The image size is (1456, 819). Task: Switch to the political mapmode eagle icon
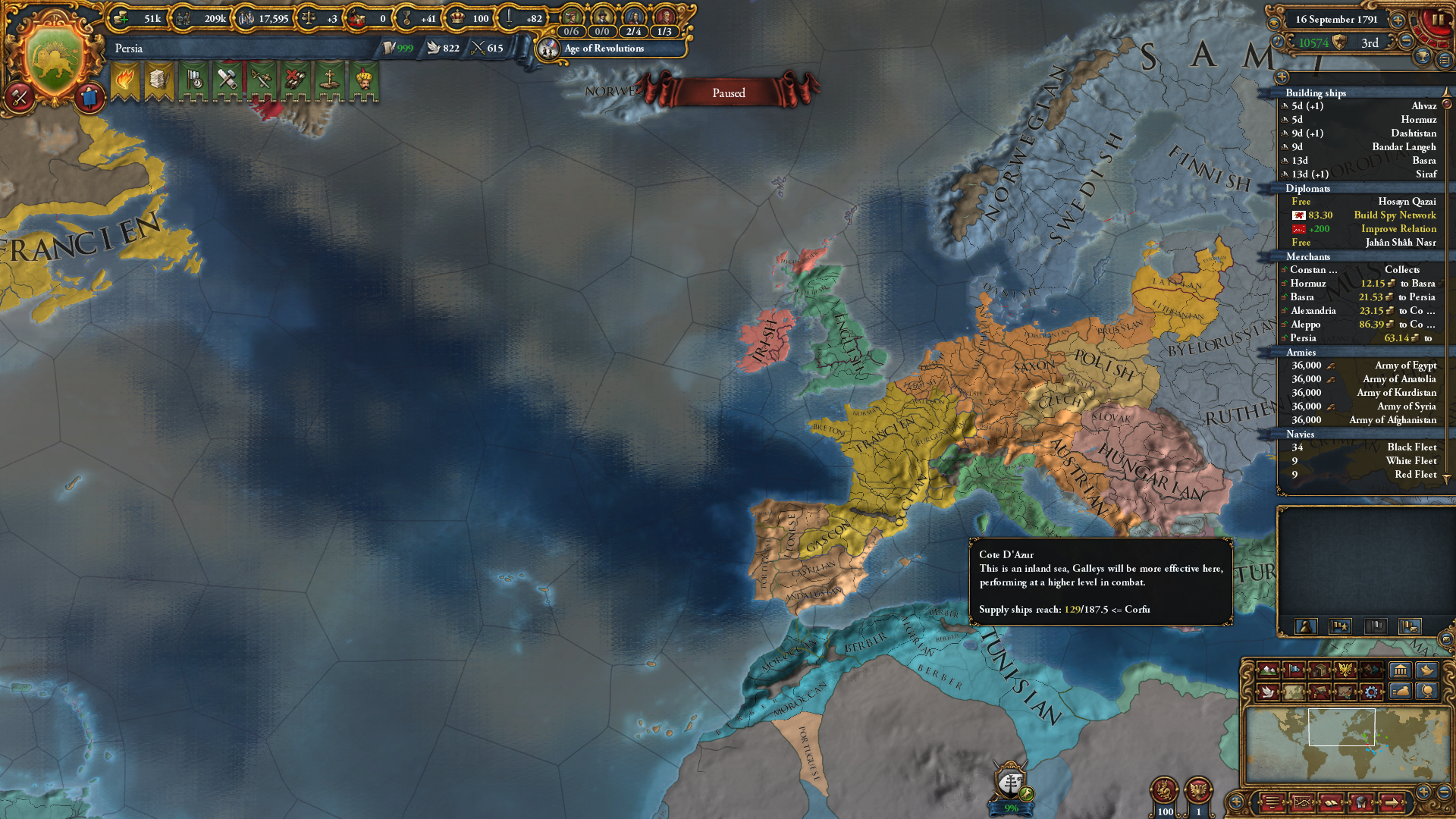[x=1345, y=671]
